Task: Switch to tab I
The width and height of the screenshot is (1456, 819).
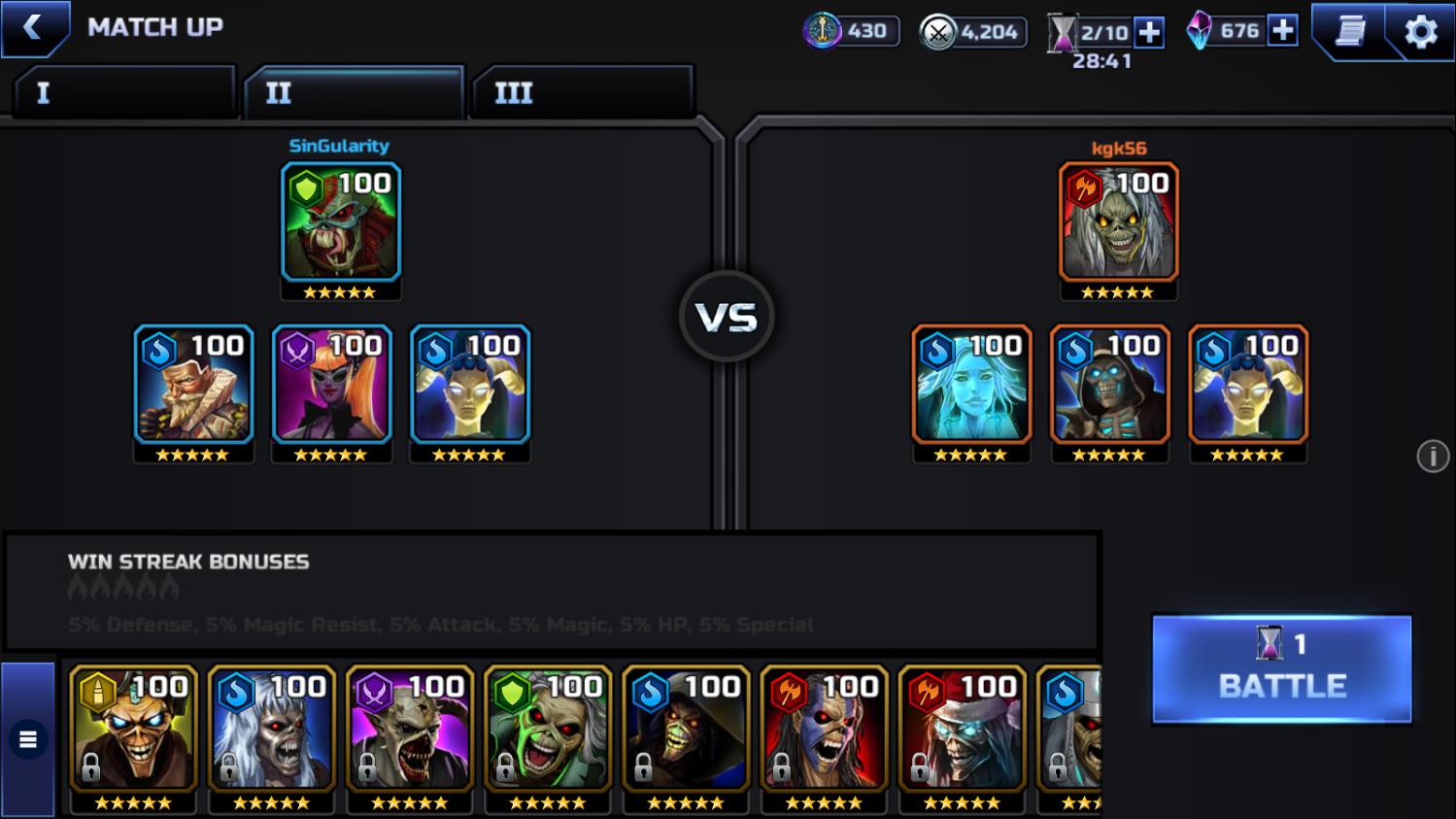Action: (124, 93)
